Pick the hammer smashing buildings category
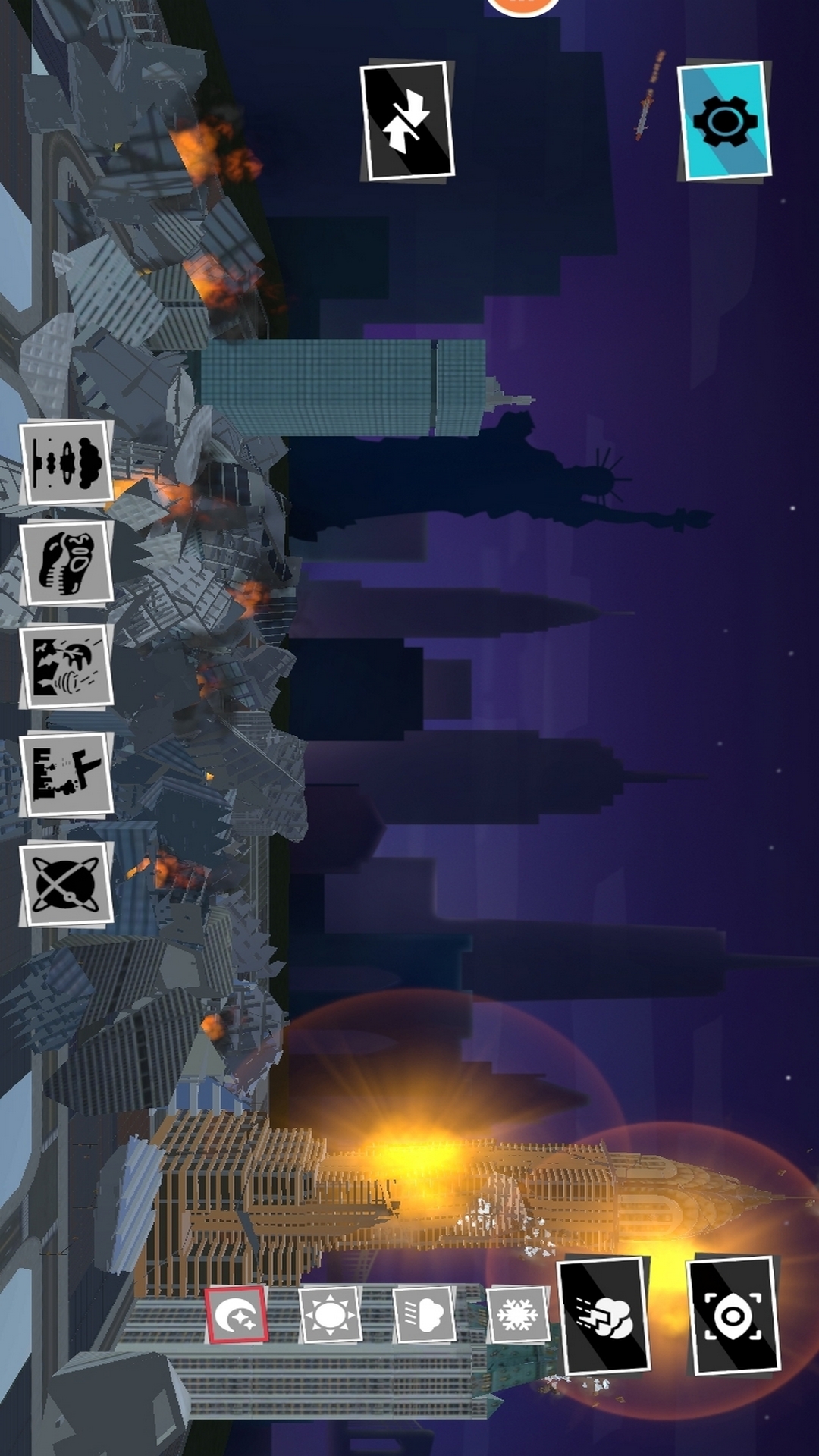This screenshot has height=1456, width=819. point(67,773)
